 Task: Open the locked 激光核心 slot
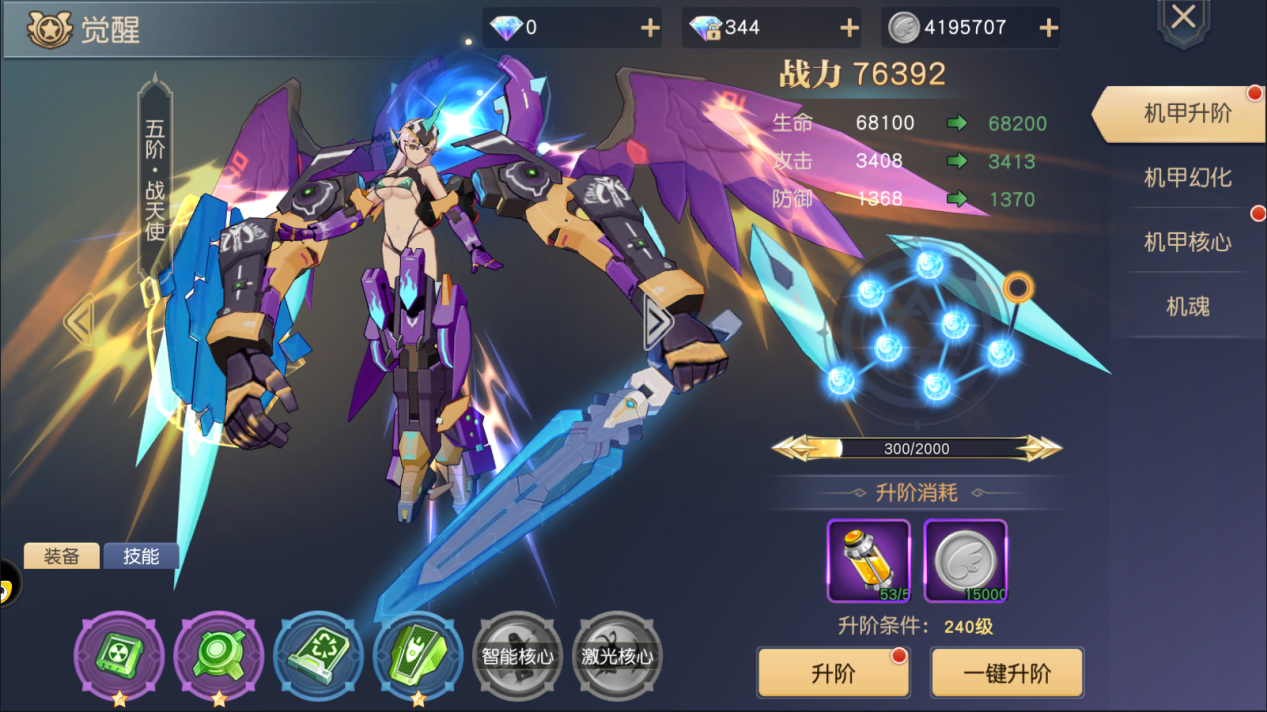[x=617, y=656]
